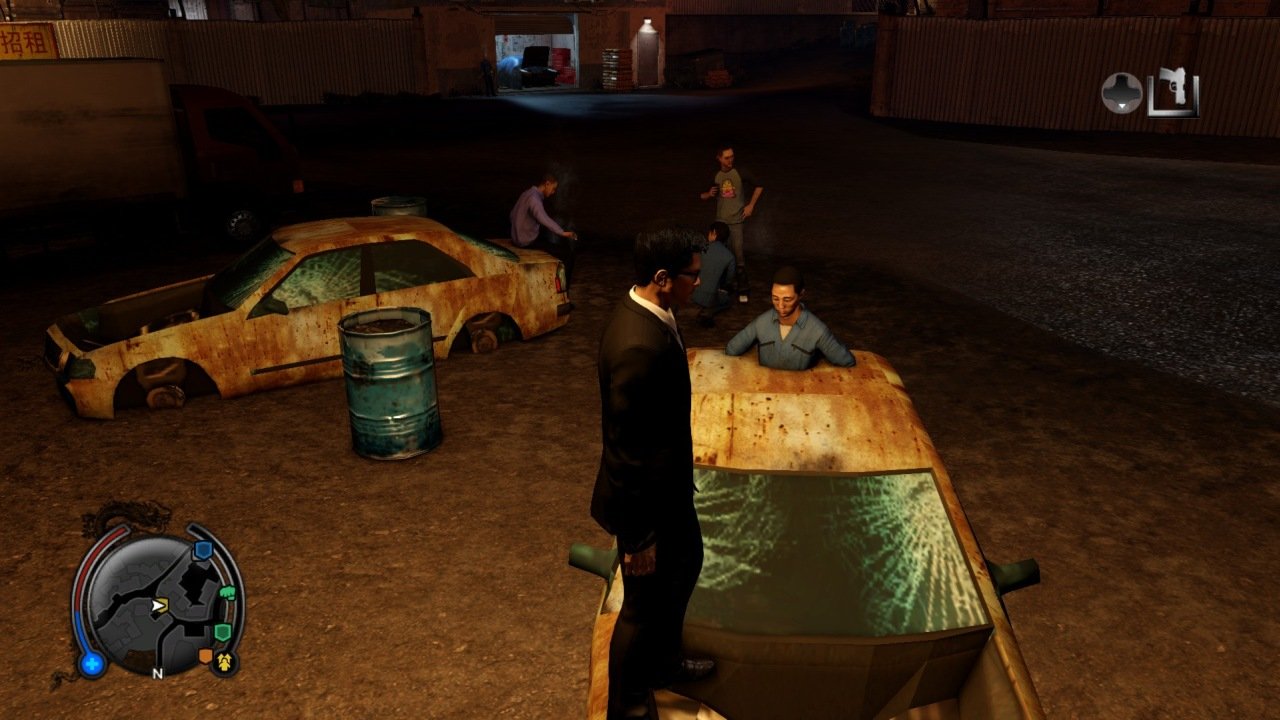Image resolution: width=1280 pixels, height=720 pixels.
Task: Click the player arrow on the minimap
Action: point(158,605)
